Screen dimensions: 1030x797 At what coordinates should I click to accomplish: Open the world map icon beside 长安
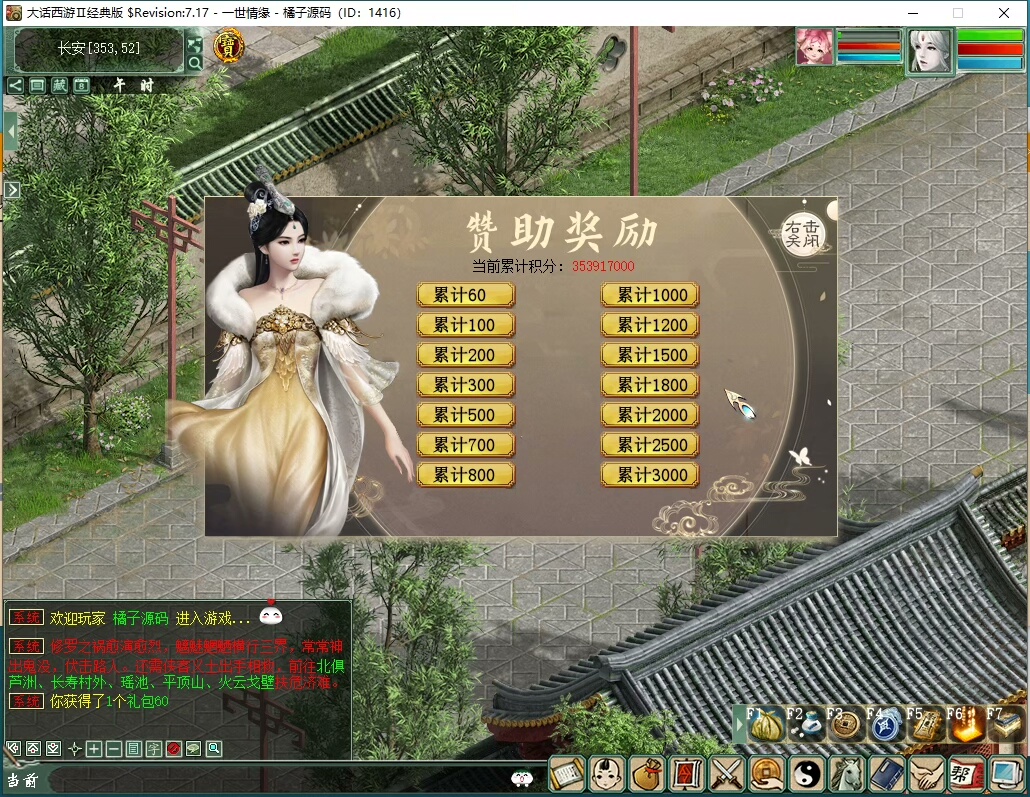(x=194, y=44)
